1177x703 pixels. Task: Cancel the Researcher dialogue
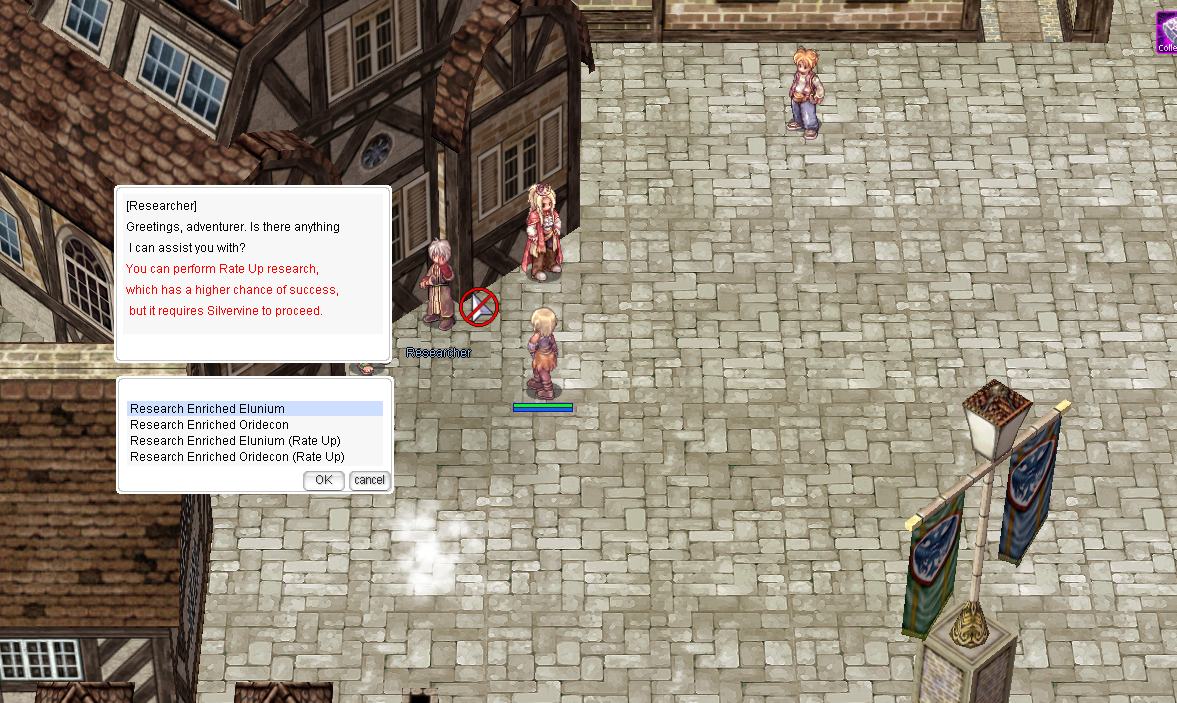369,480
